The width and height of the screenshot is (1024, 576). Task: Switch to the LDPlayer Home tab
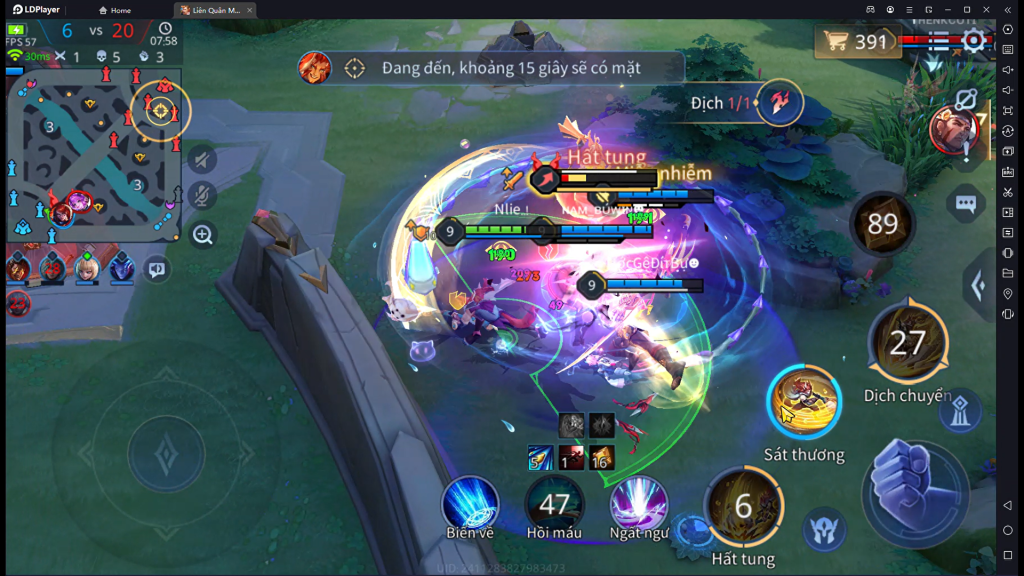tap(115, 10)
